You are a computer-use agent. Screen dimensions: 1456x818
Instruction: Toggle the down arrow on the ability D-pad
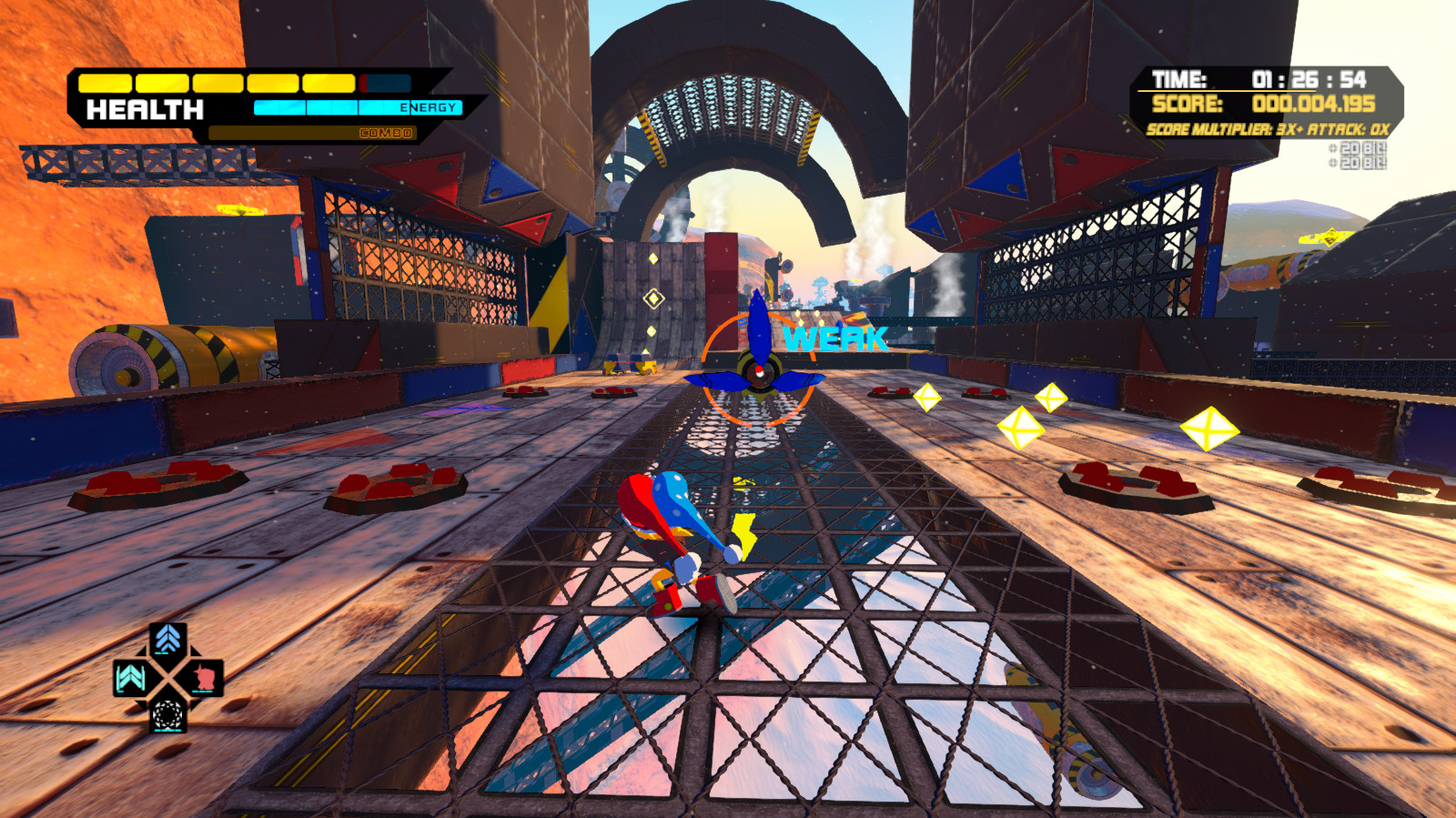click(x=167, y=714)
